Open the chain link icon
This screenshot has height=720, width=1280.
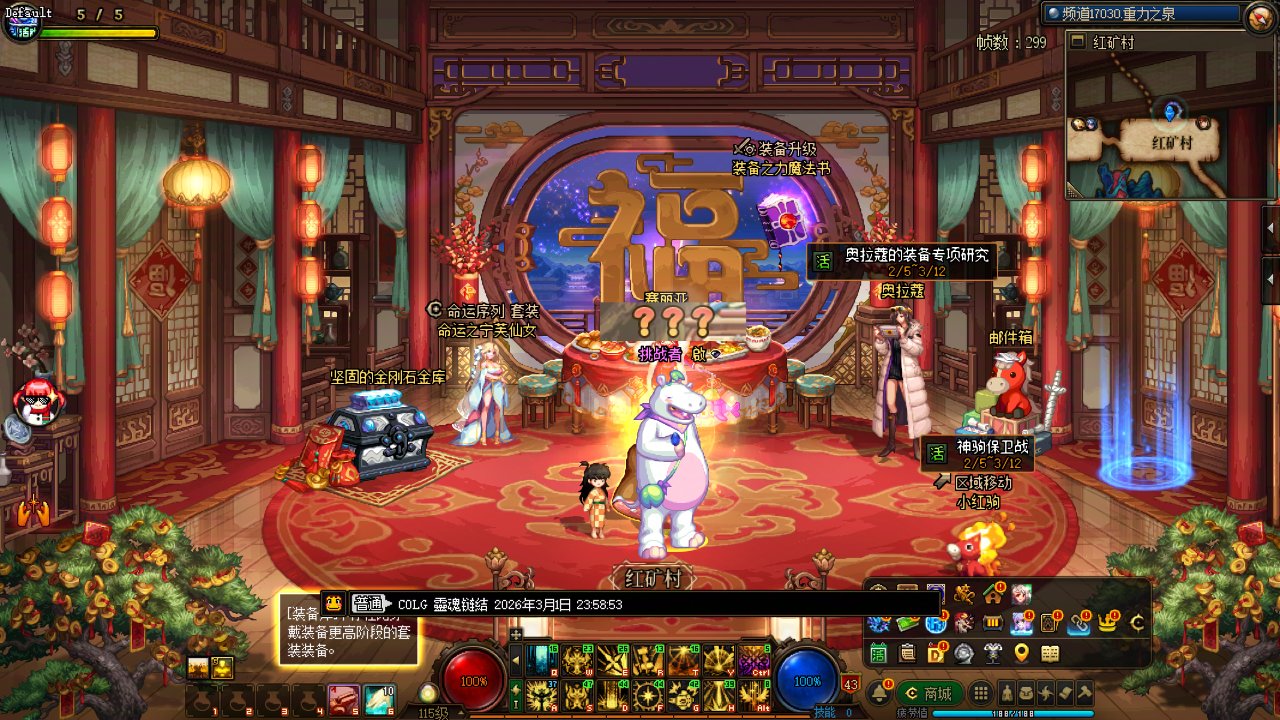tap(1079, 623)
